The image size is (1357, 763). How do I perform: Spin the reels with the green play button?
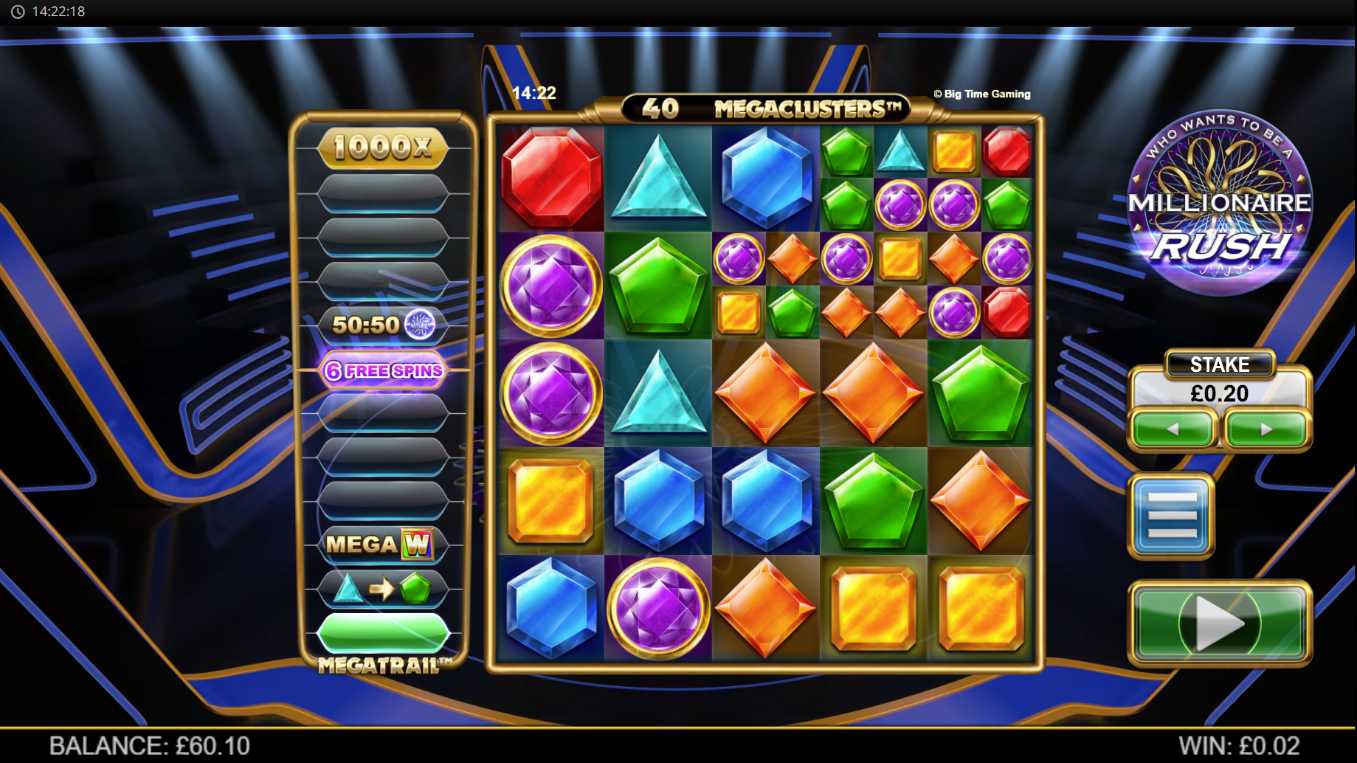coord(1219,623)
